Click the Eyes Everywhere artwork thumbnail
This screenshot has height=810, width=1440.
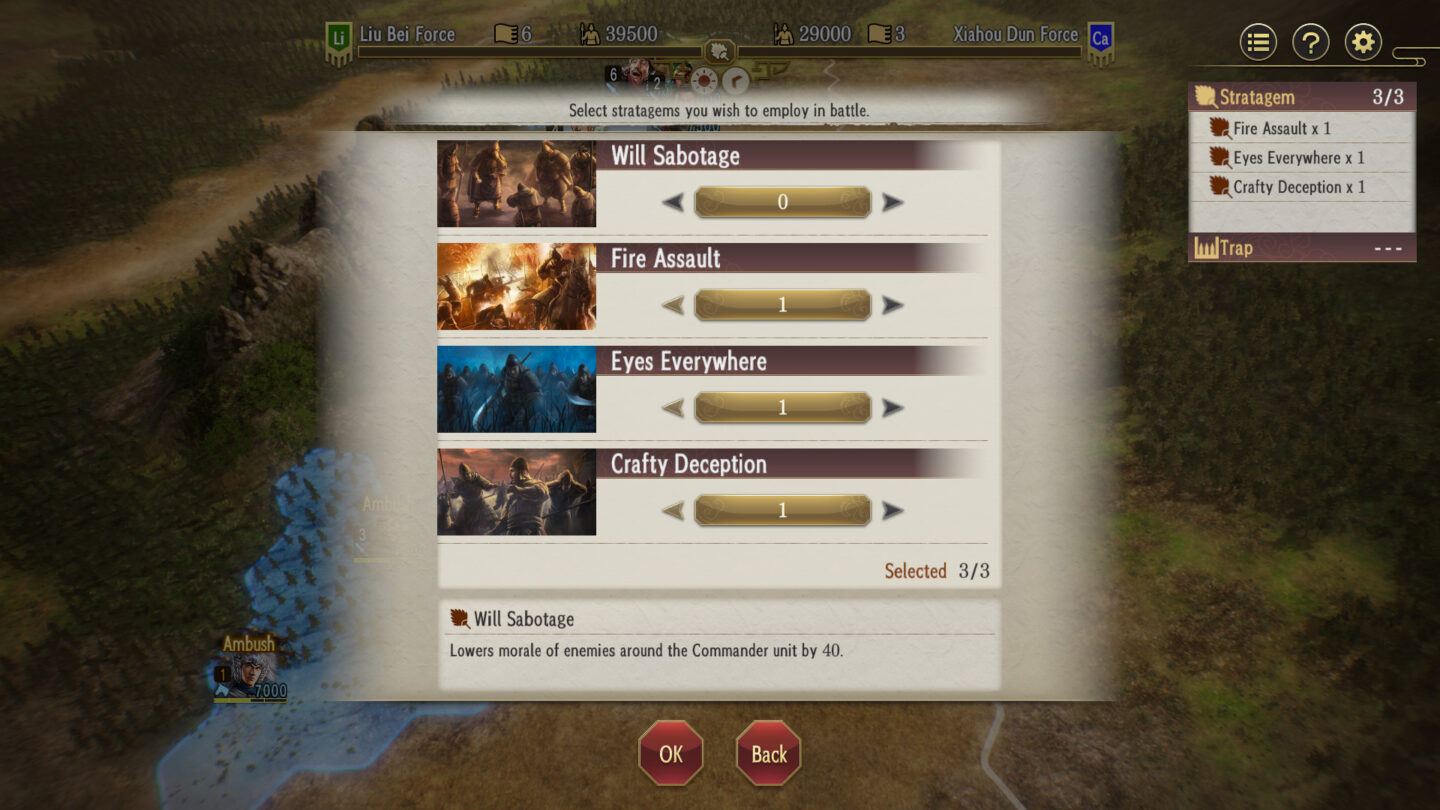(x=516, y=389)
